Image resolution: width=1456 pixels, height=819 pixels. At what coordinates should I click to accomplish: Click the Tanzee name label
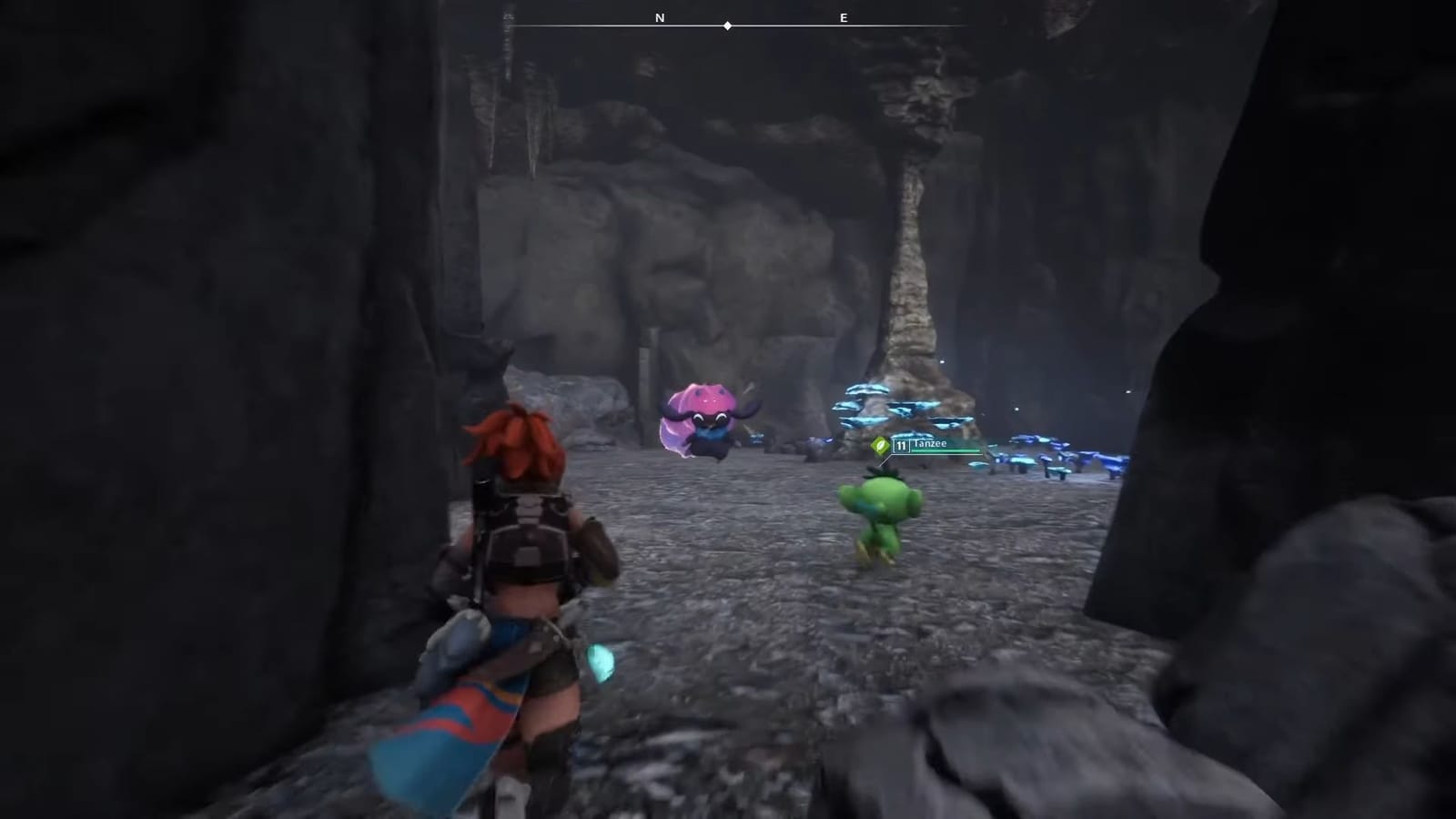932,443
